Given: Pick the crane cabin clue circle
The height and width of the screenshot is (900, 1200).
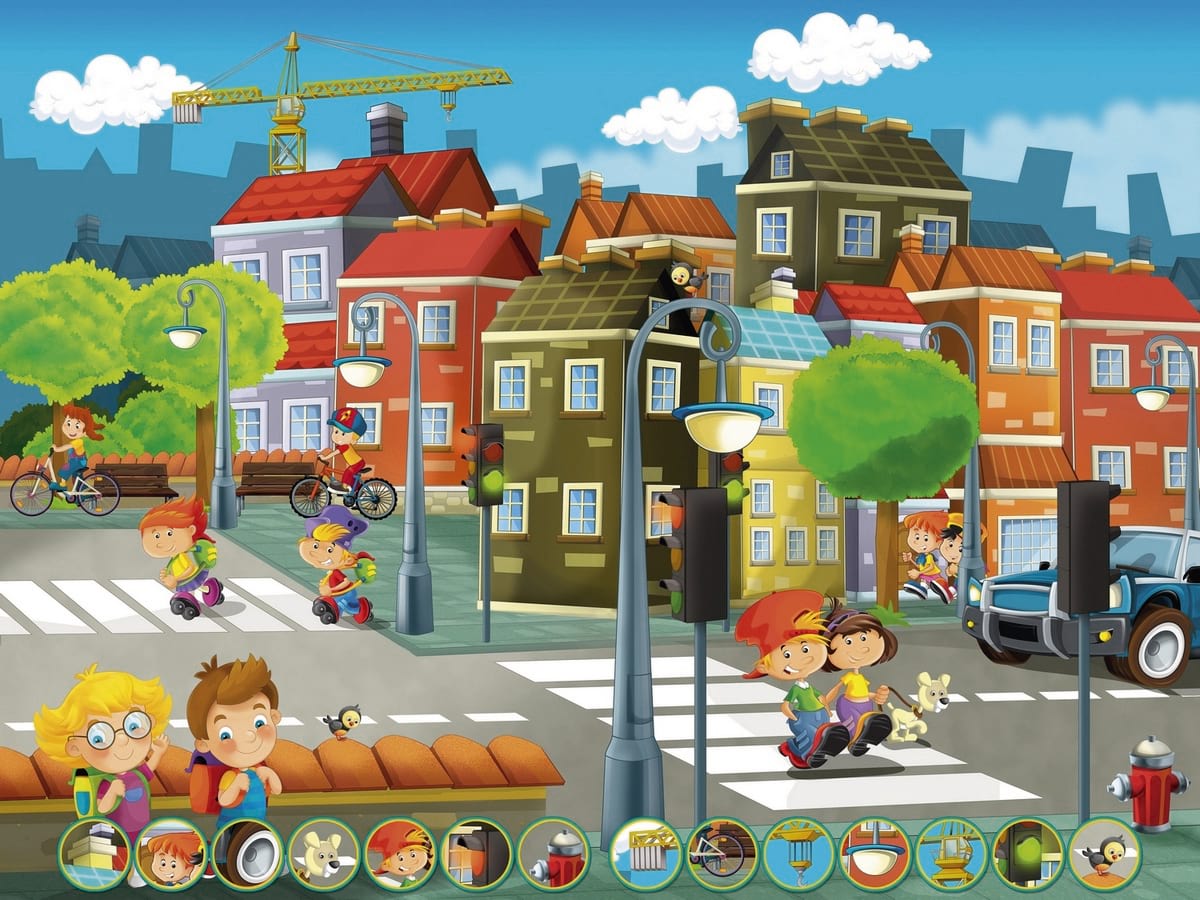Looking at the screenshot, I should [x=951, y=854].
